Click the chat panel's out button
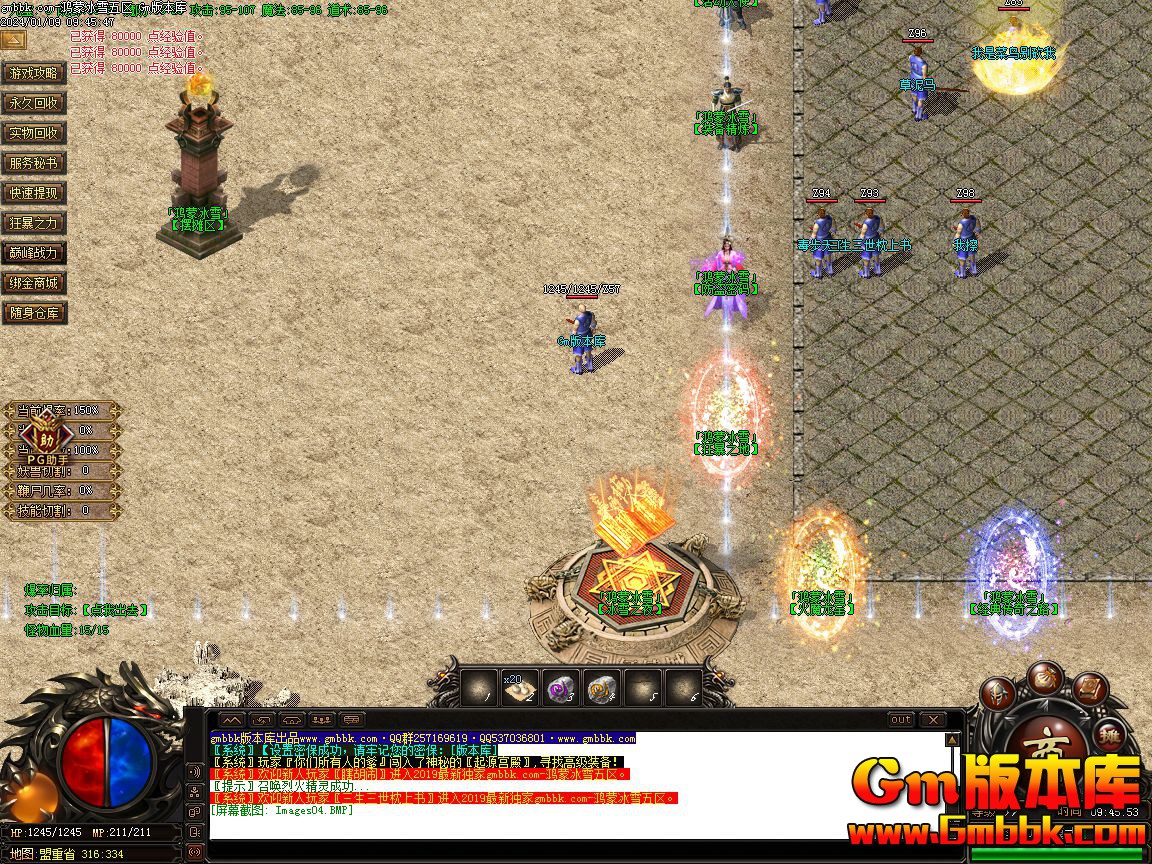This screenshot has width=1152, height=864. (x=901, y=720)
